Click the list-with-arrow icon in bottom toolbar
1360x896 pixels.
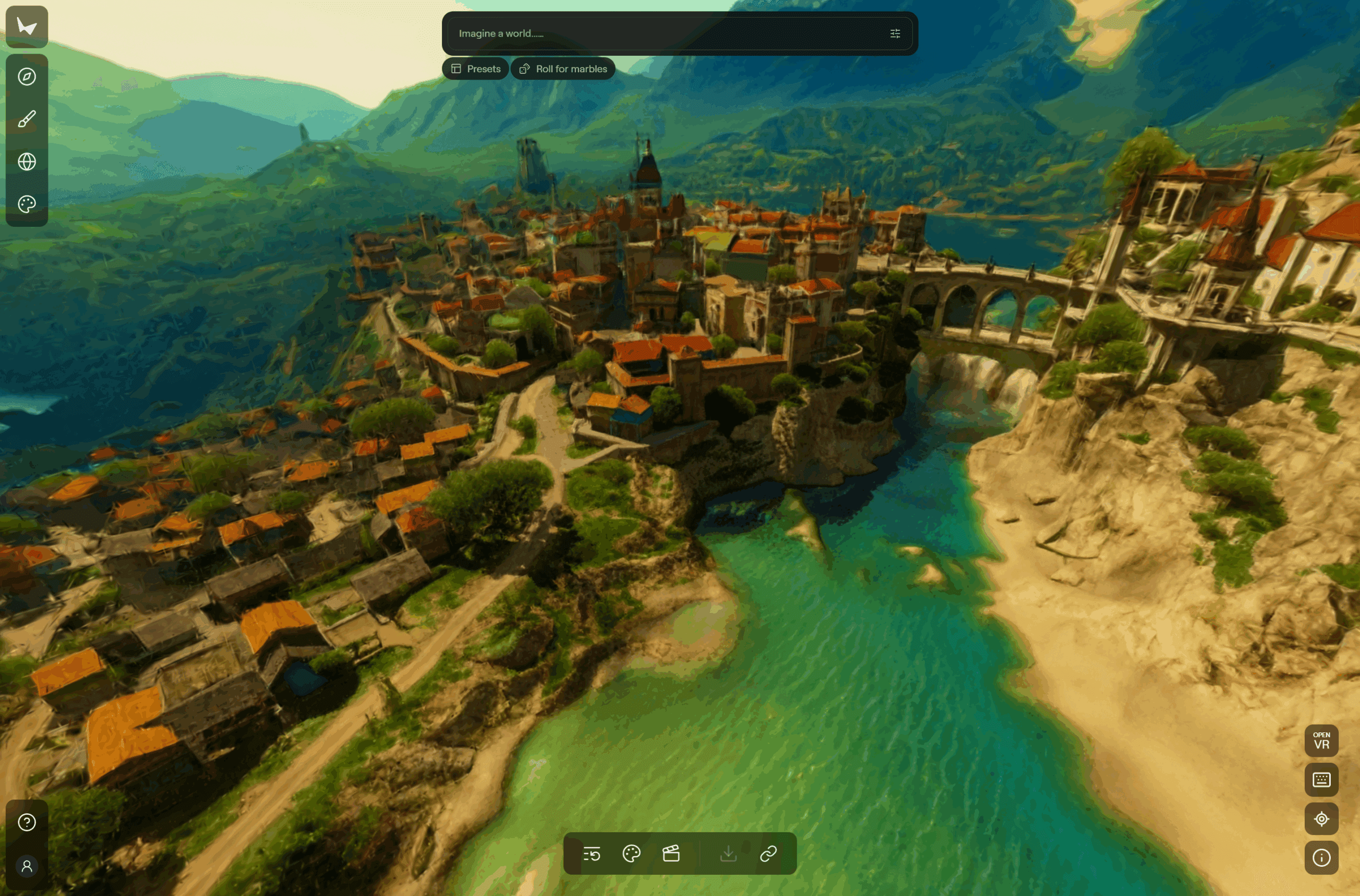pyautogui.click(x=591, y=854)
